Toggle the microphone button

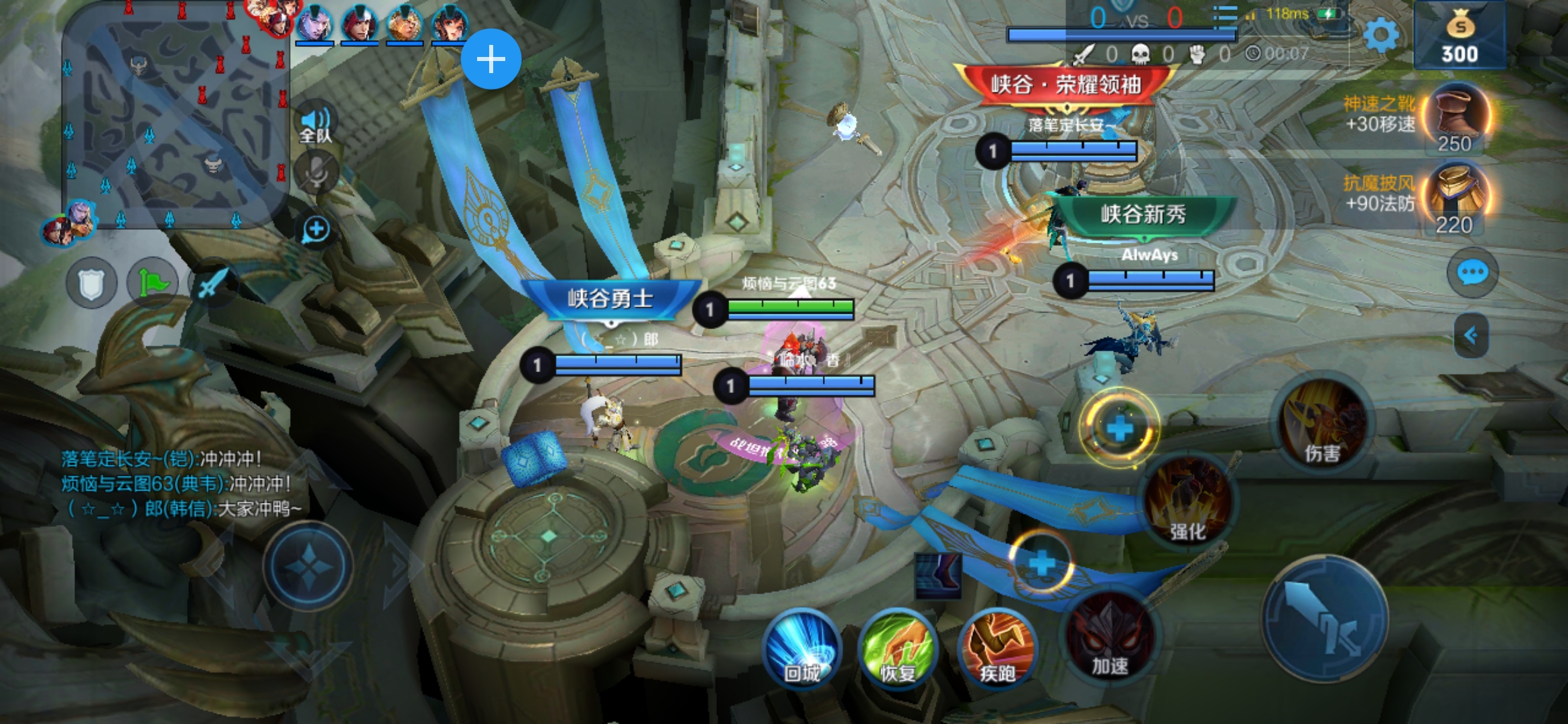(x=316, y=172)
